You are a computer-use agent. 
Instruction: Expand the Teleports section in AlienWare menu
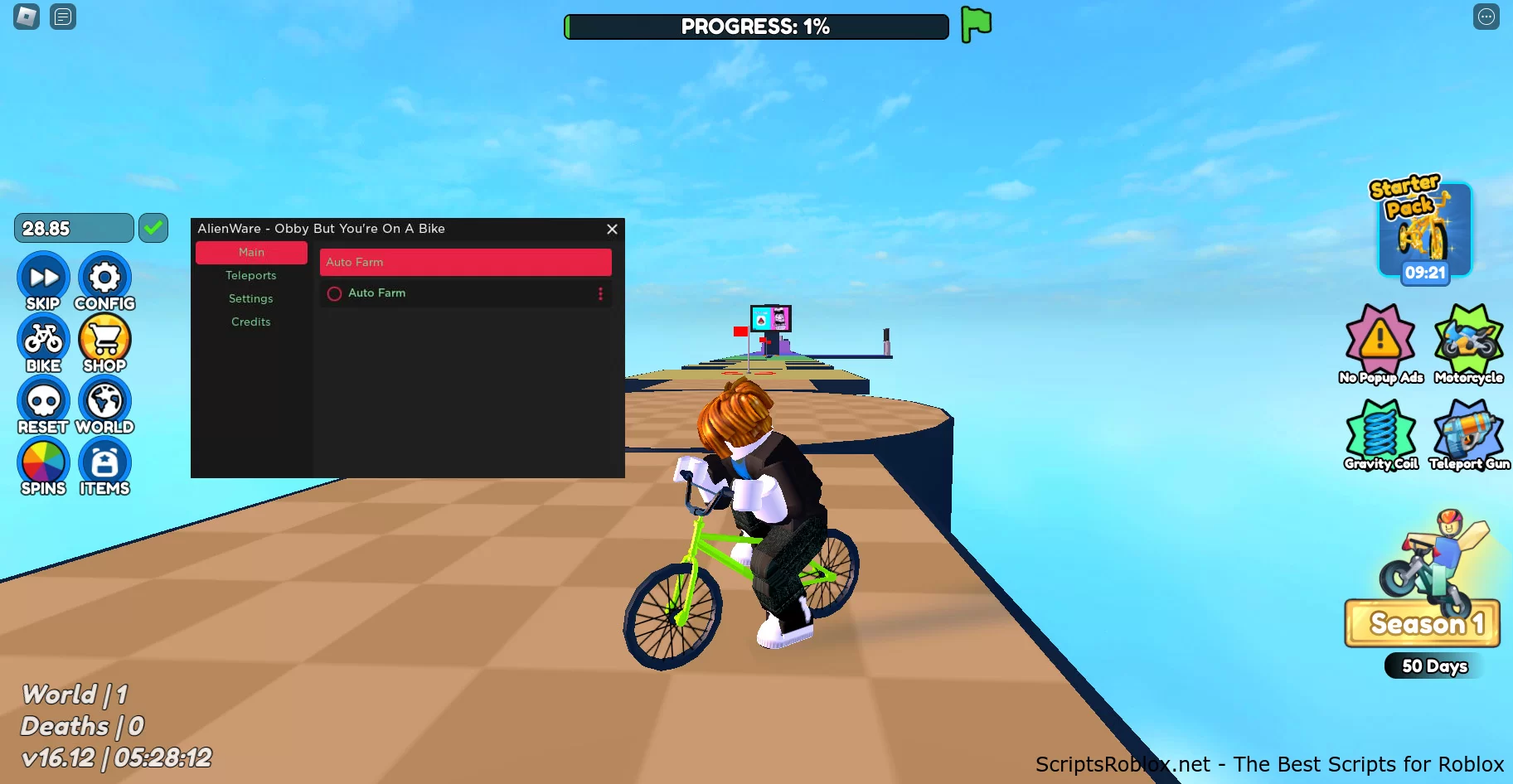(x=250, y=275)
